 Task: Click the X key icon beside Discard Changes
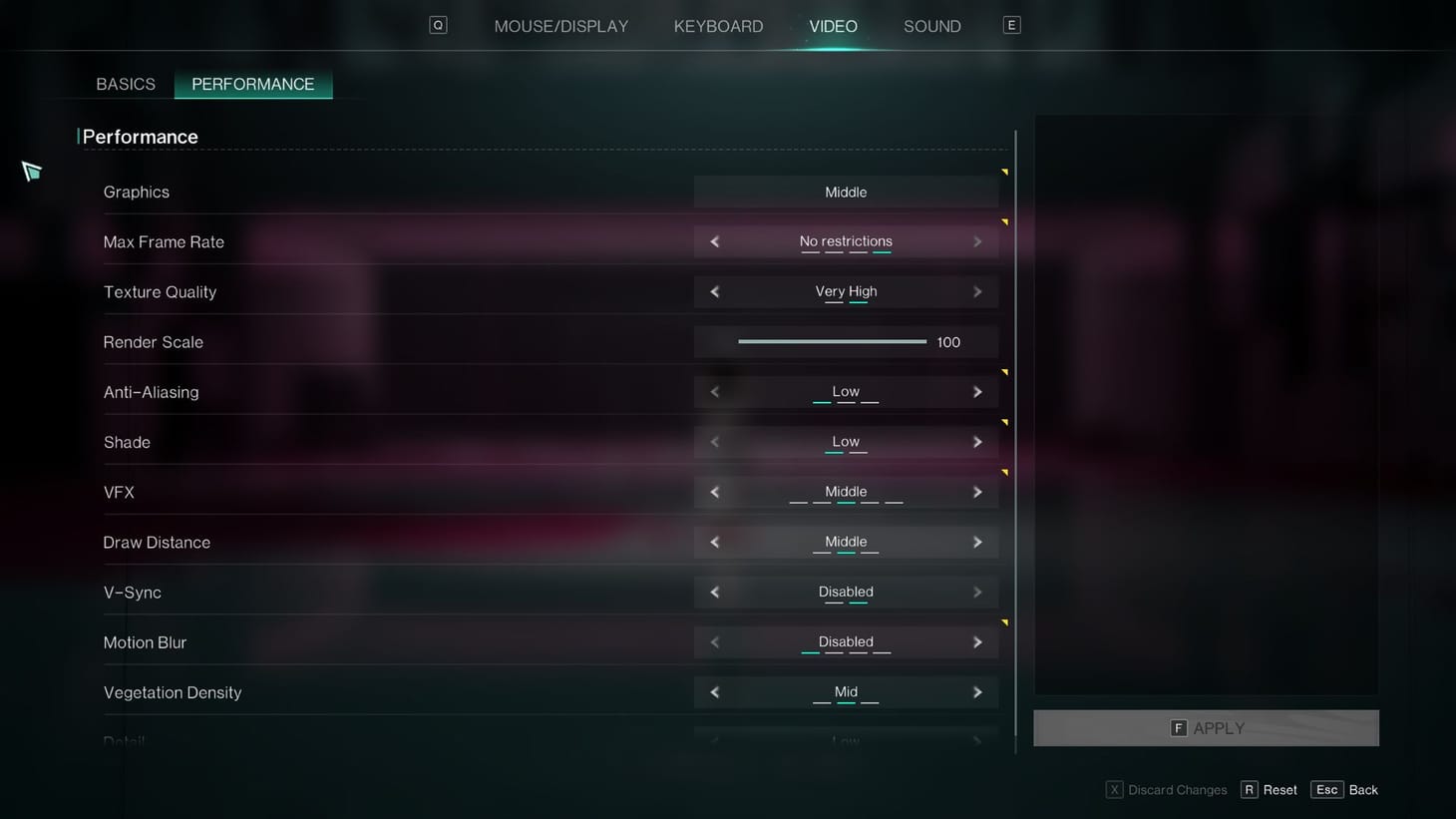[x=1114, y=789]
